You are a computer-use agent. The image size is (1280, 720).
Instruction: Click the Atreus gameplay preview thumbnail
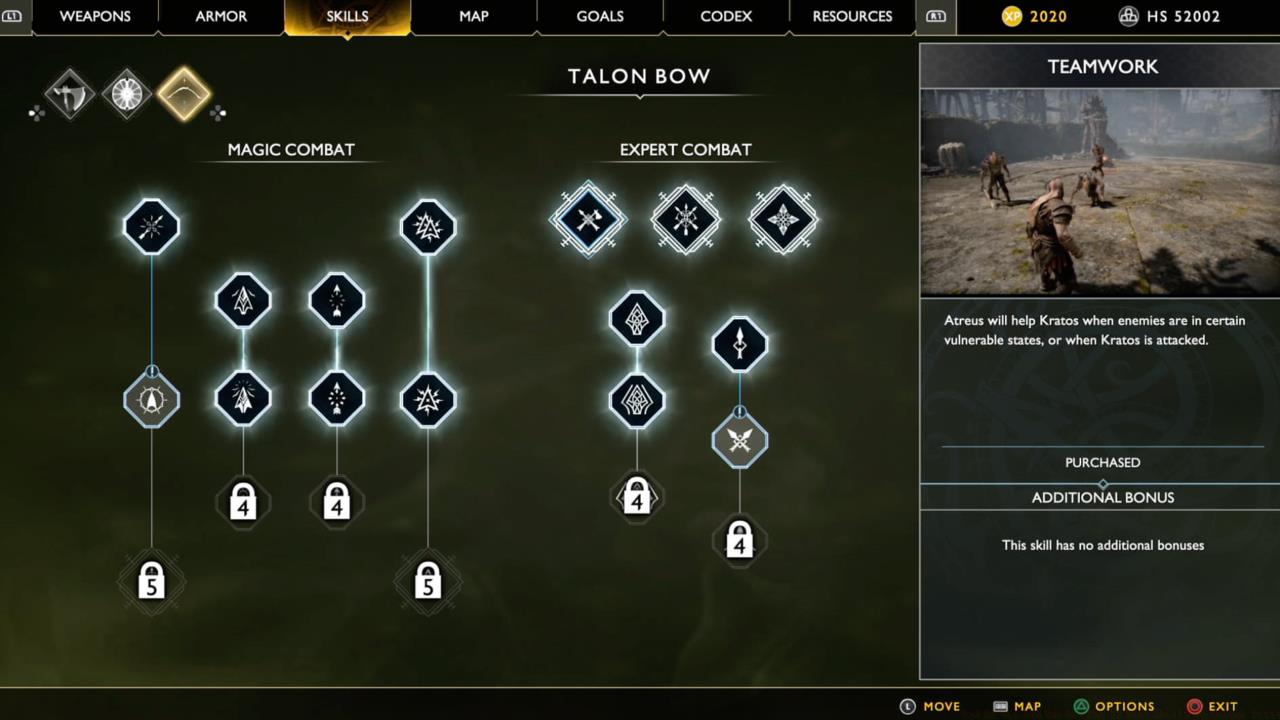[1099, 190]
